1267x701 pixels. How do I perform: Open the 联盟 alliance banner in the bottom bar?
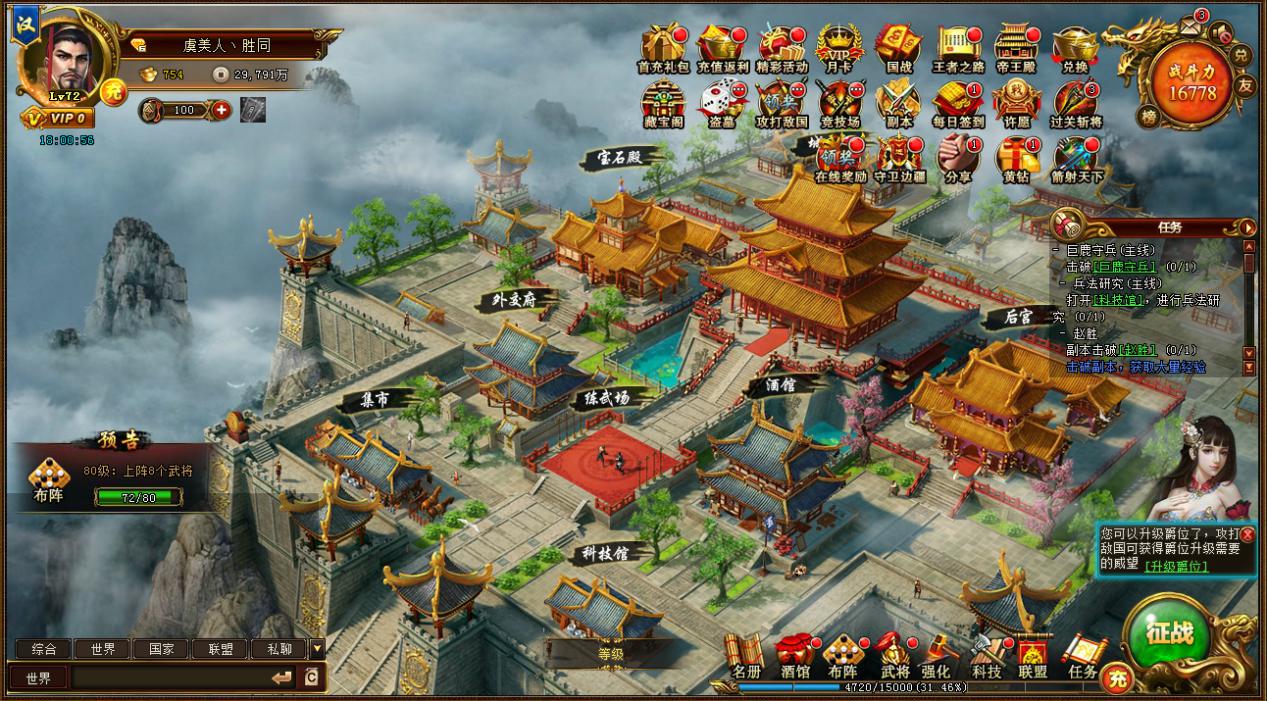(x=1032, y=655)
